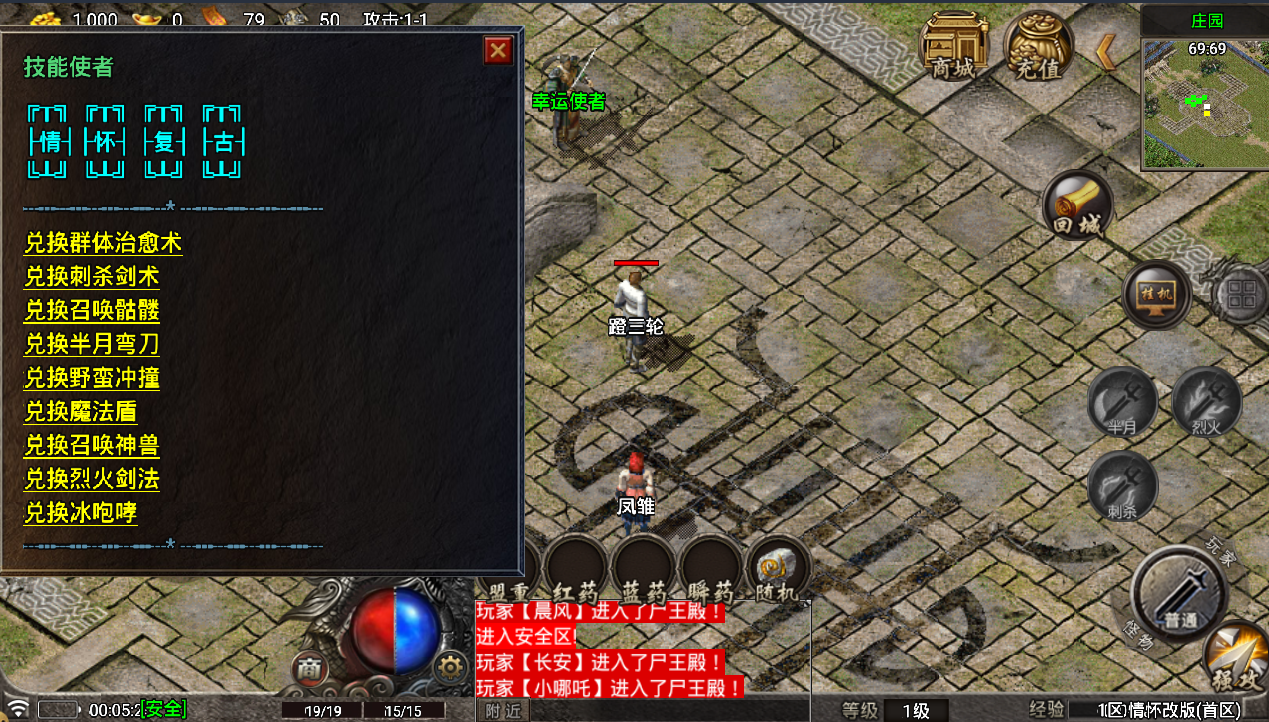Choose 兑换野蛮冲撞 skill exchange

click(x=92, y=378)
